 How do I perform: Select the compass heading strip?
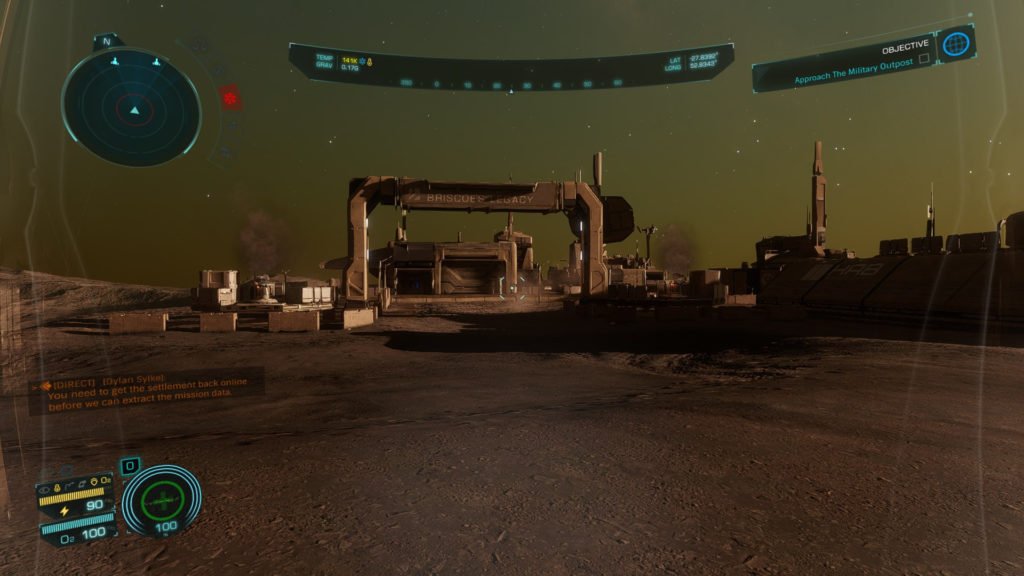(x=510, y=84)
